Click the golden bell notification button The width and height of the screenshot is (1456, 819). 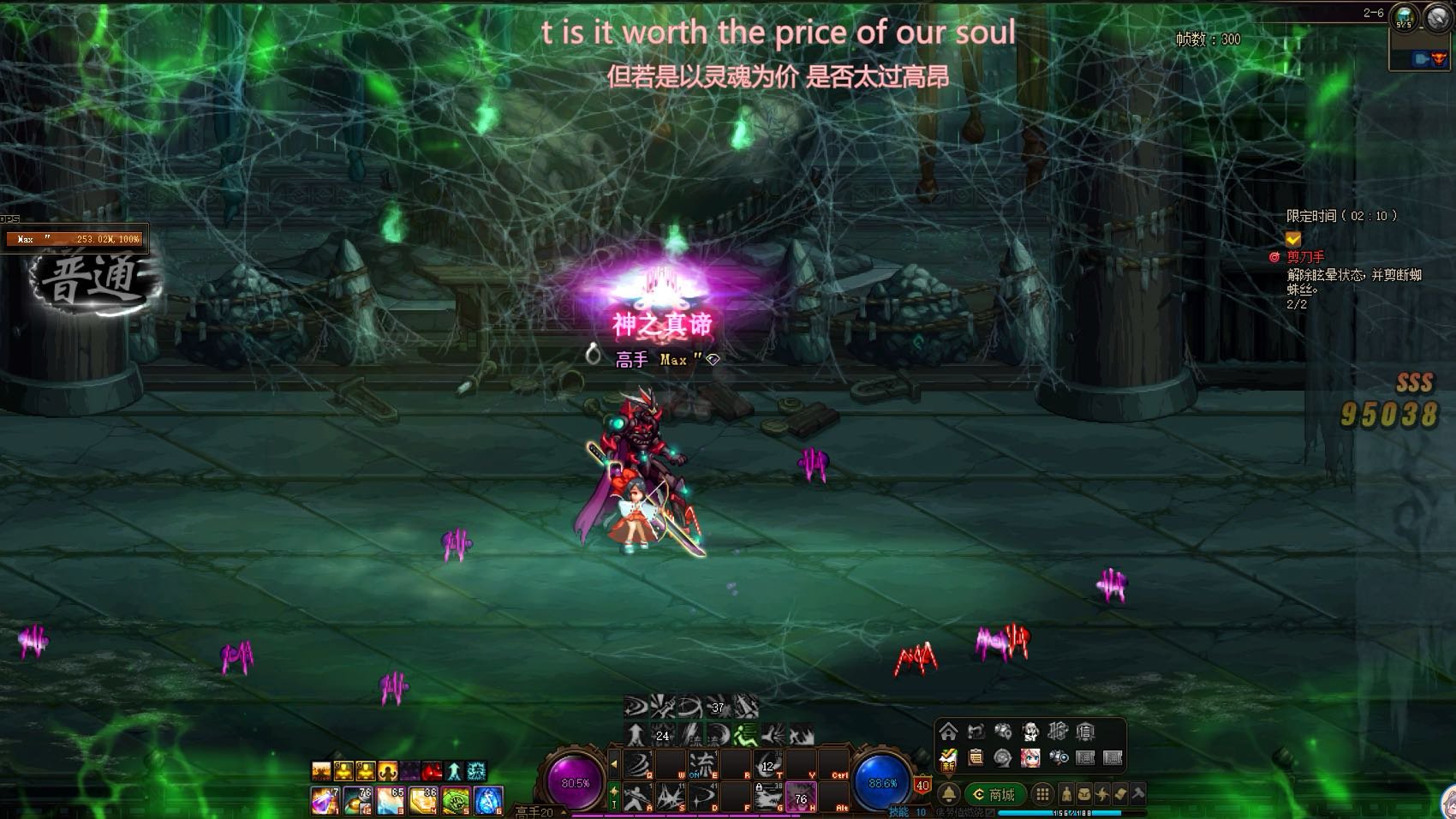click(x=949, y=794)
